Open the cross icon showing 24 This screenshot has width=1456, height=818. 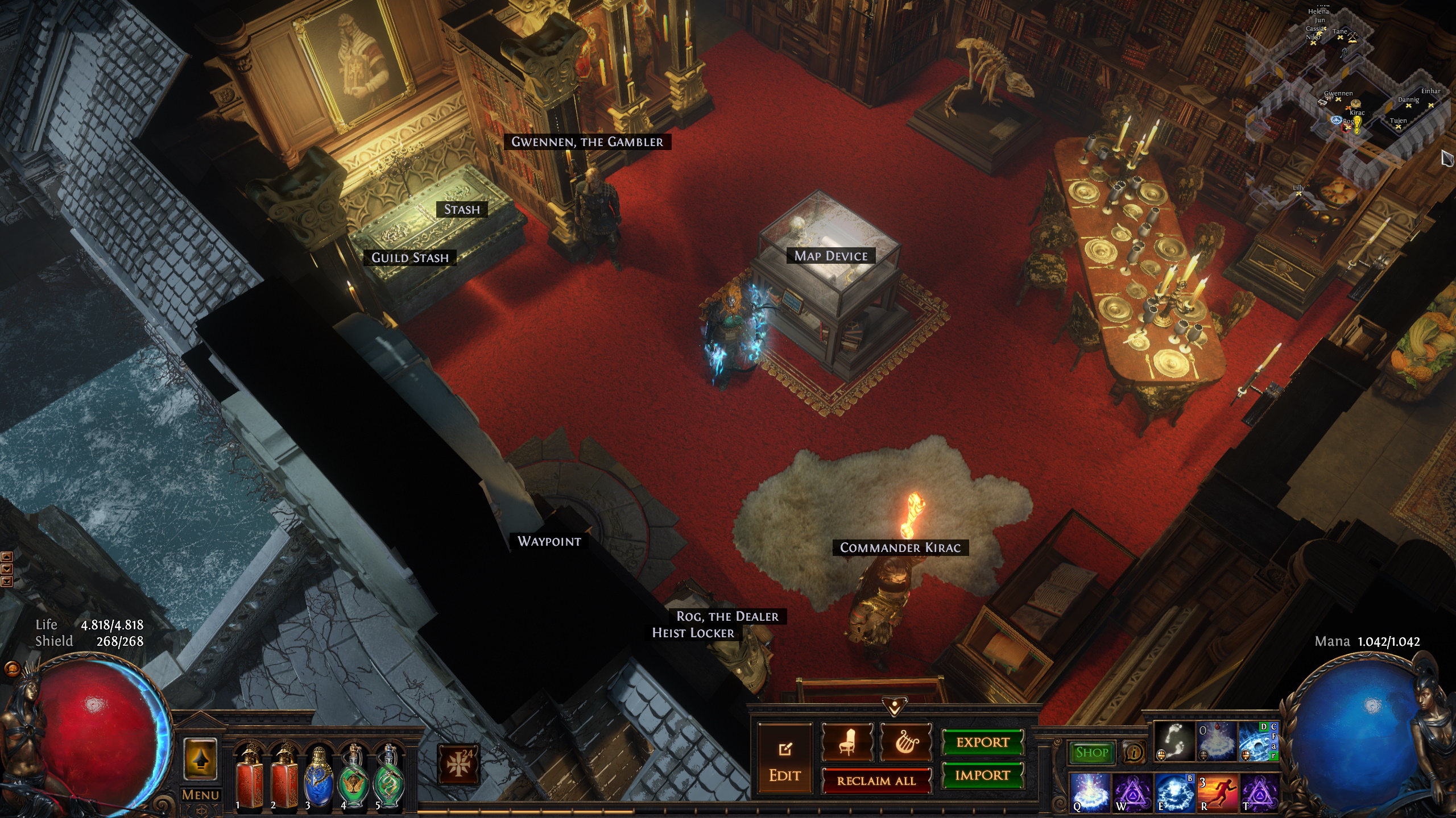click(x=458, y=764)
